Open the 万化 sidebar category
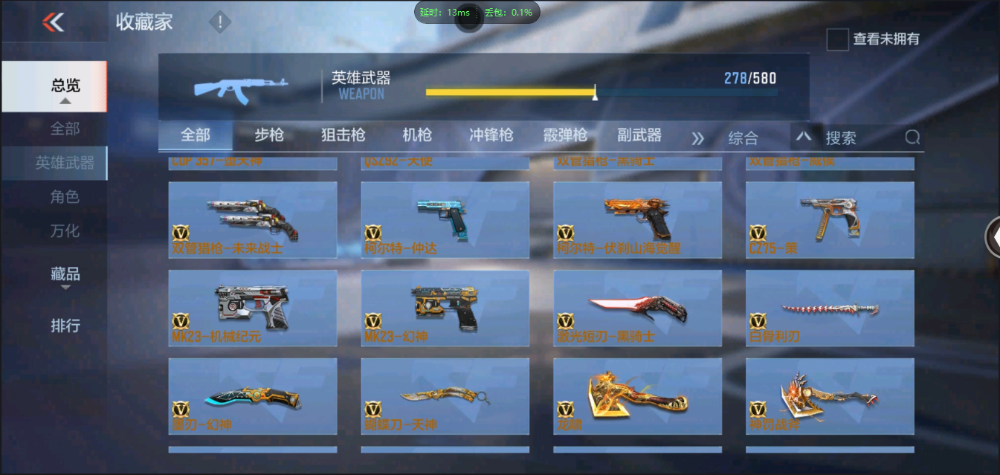The width and height of the screenshot is (1000, 475). point(65,231)
